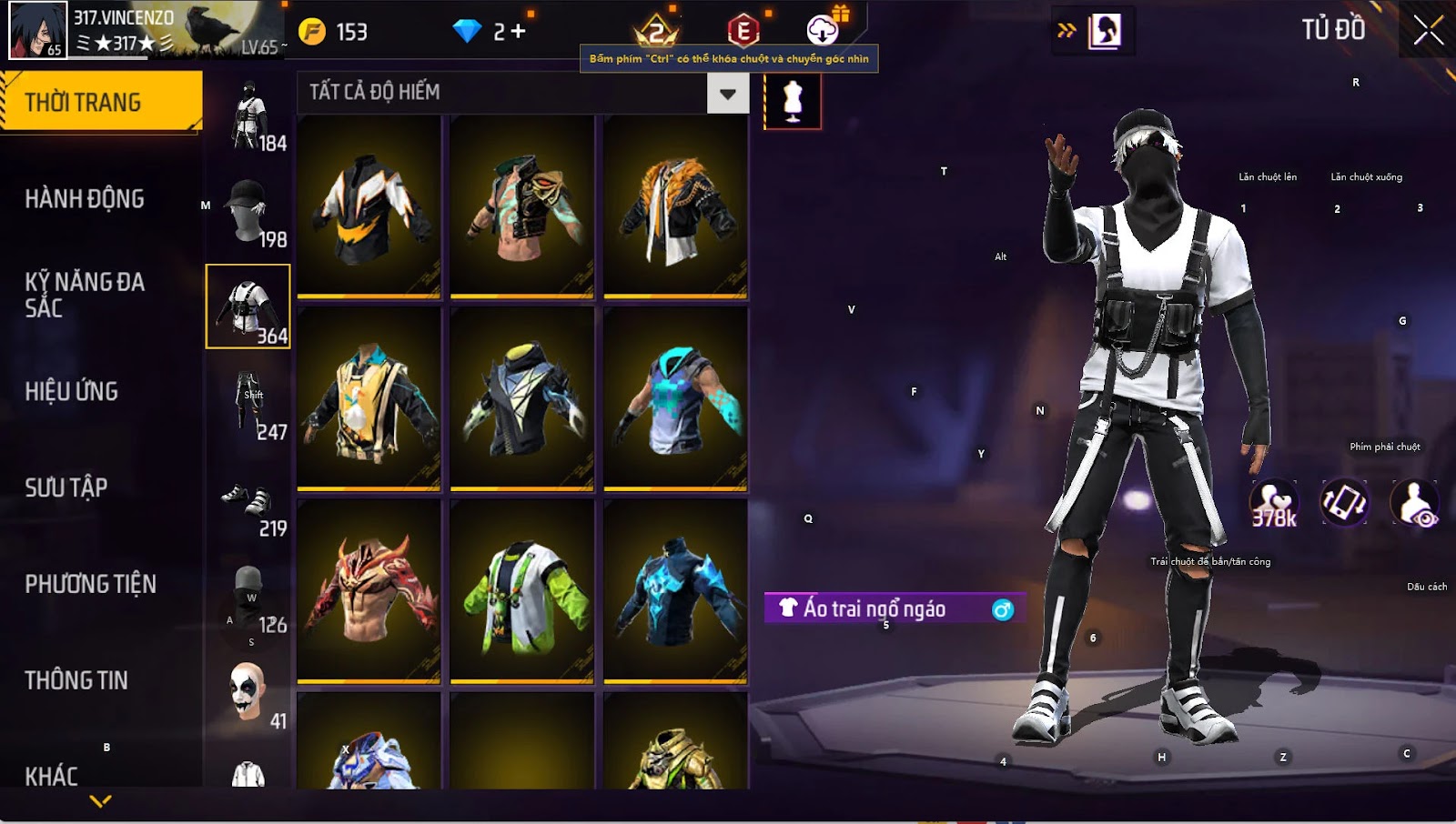Viewport: 1456px width, 824px height.
Task: Equip the green and white jacket
Action: 522,591
